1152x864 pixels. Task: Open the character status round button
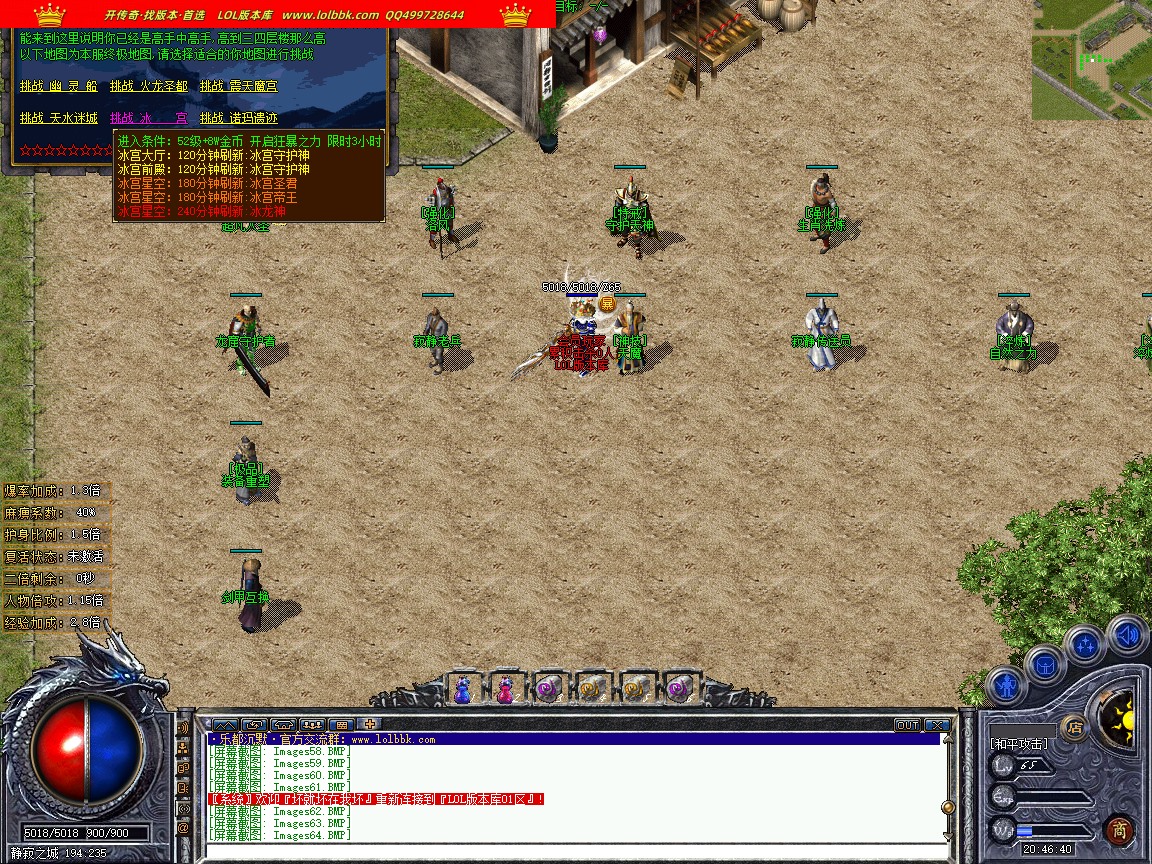[x=1006, y=688]
